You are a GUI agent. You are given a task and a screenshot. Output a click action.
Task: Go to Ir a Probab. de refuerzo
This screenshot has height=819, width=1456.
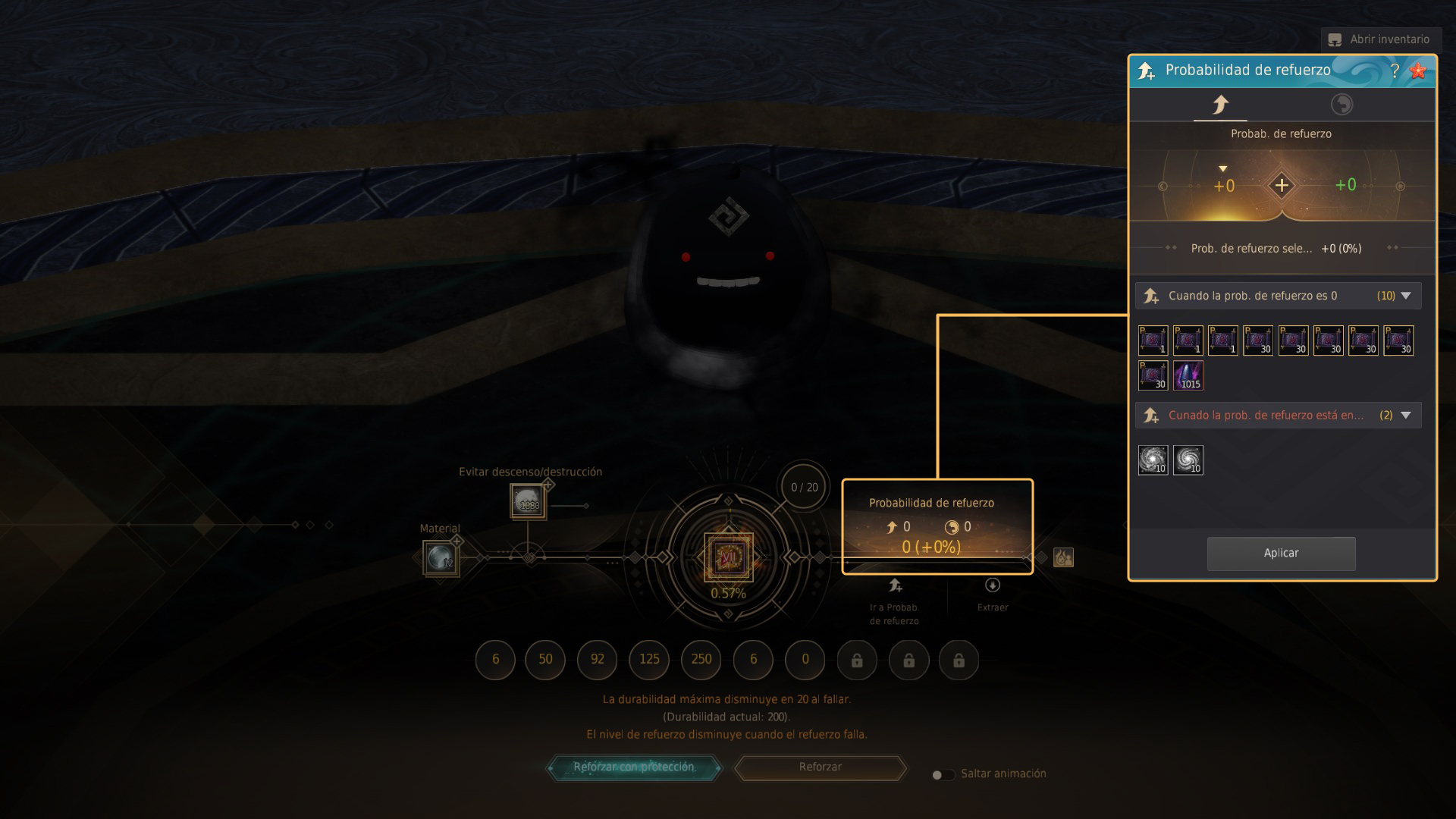click(x=895, y=593)
